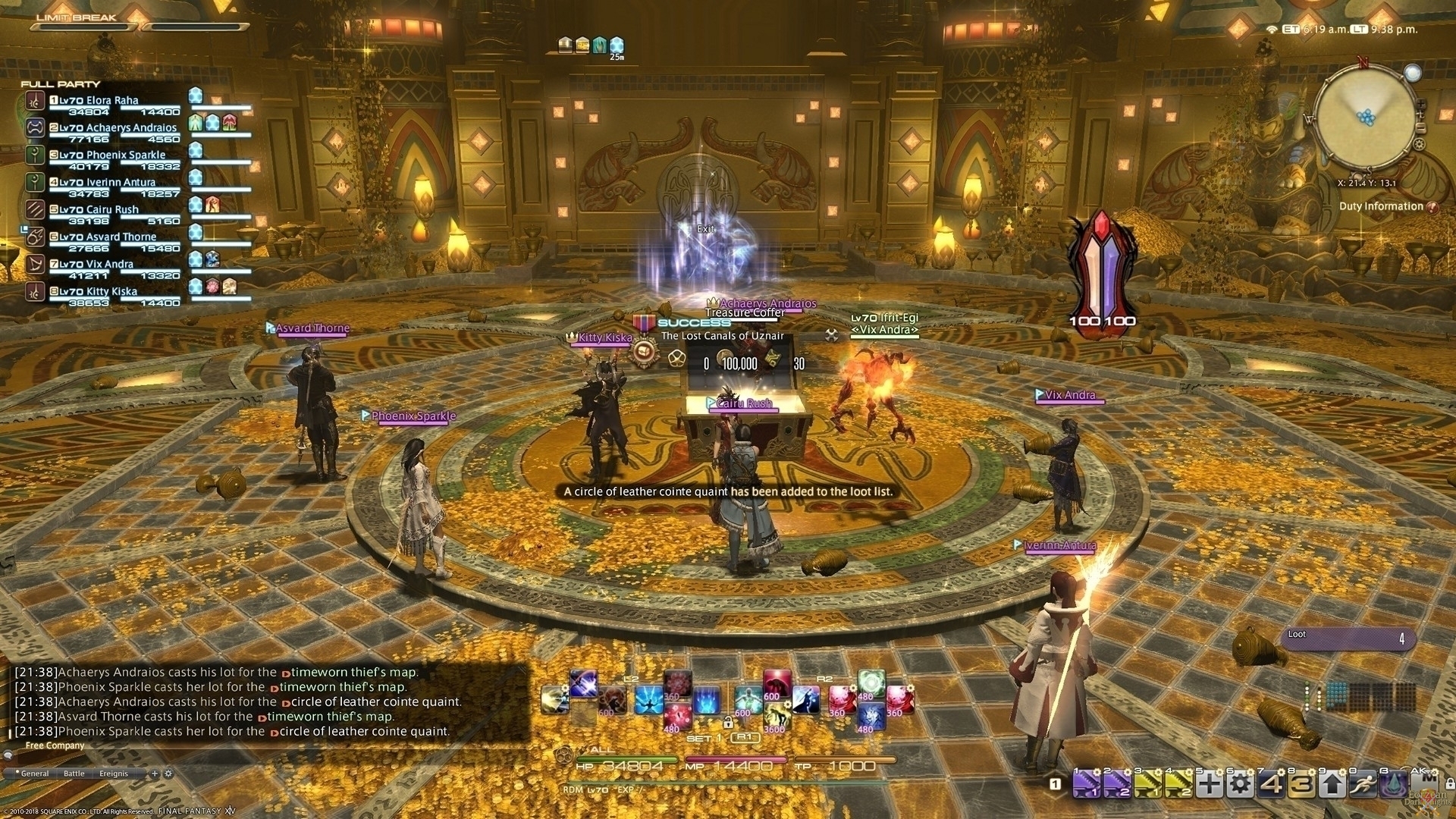Screen dimensions: 1456x819
Task: Select Achaerys Andraios in the party list
Action: pyautogui.click(x=114, y=128)
